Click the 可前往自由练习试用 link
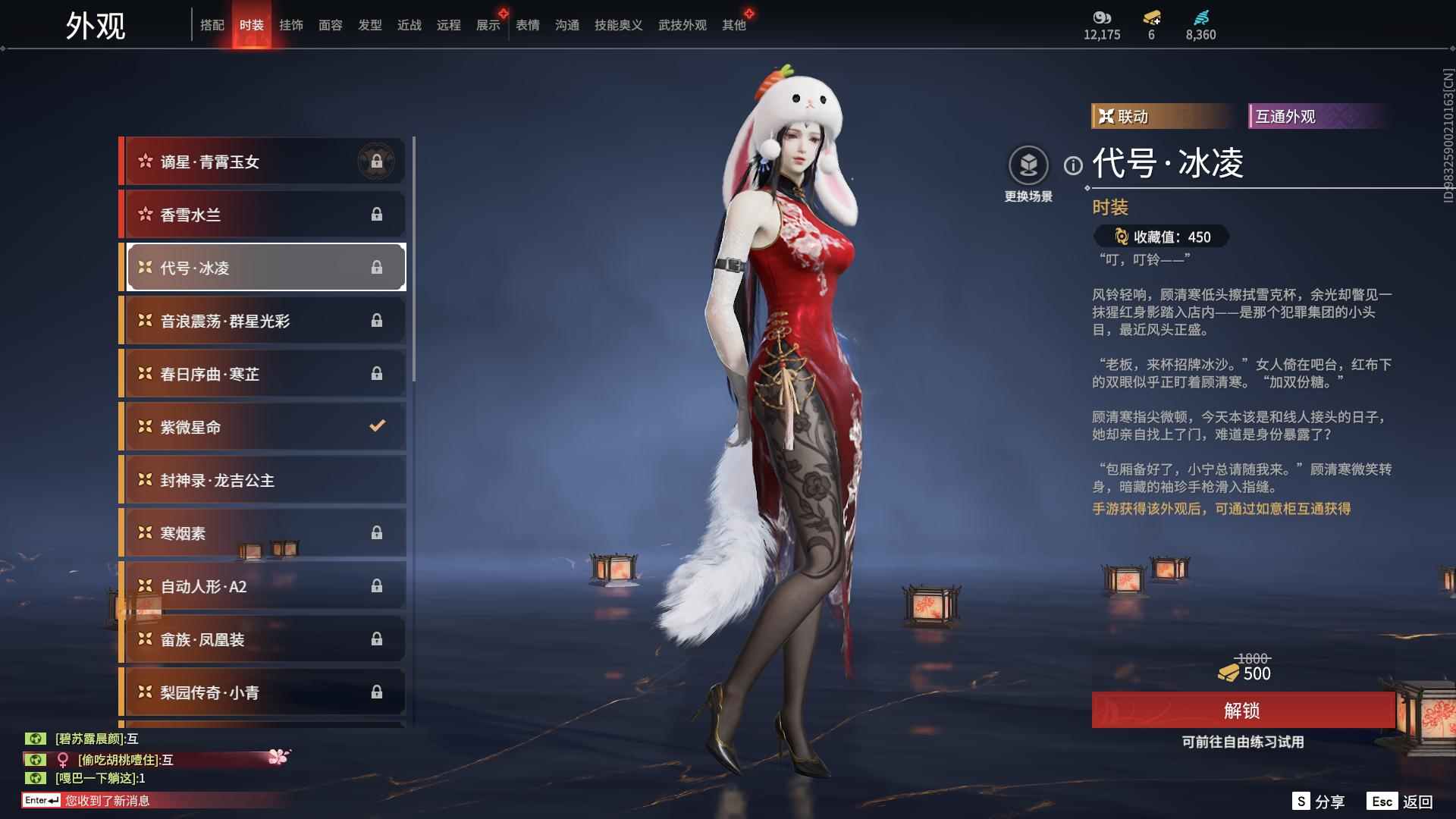Screen dimensions: 1456x819 1244,743
